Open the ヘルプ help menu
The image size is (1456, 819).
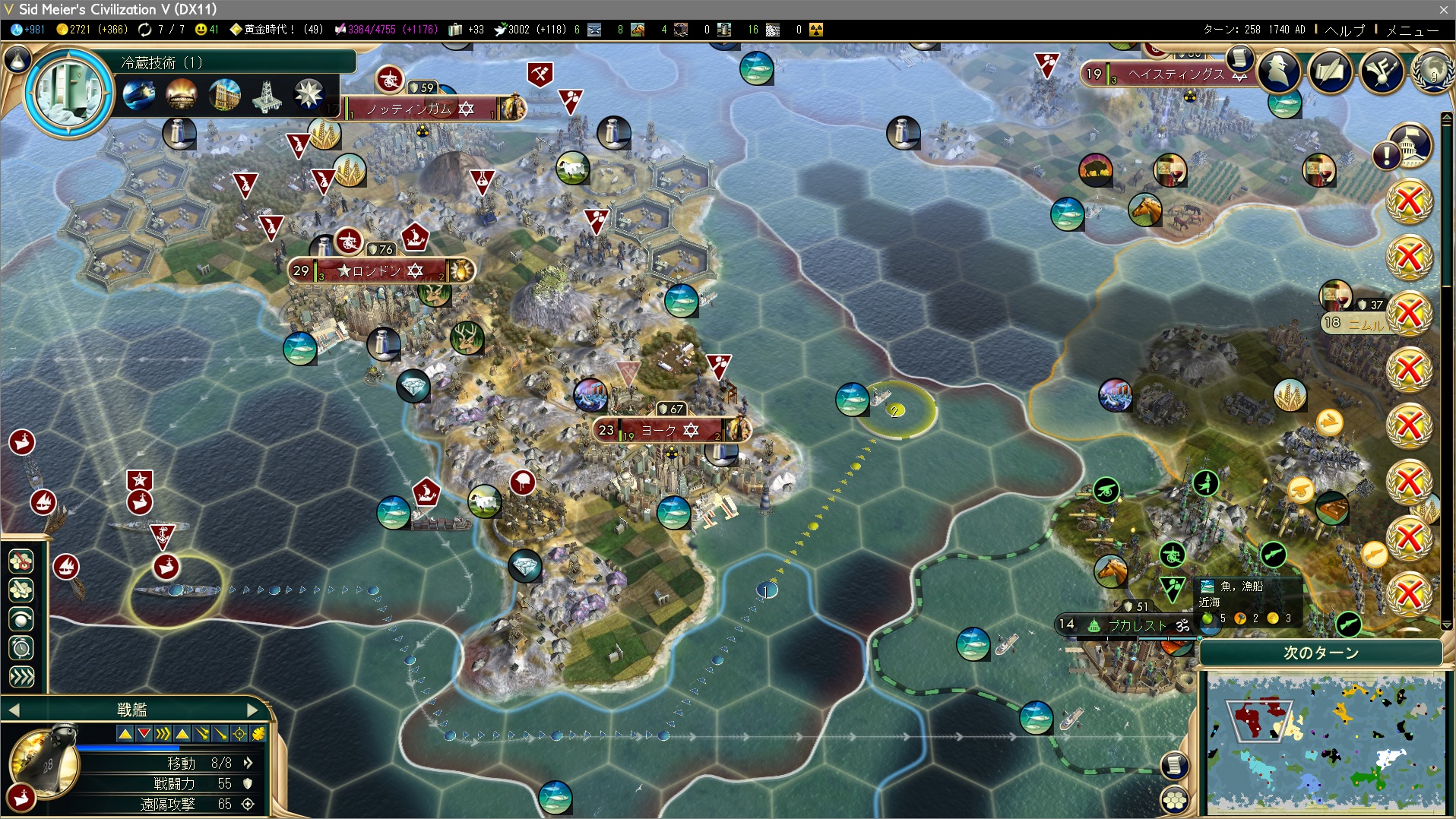coord(1344,30)
